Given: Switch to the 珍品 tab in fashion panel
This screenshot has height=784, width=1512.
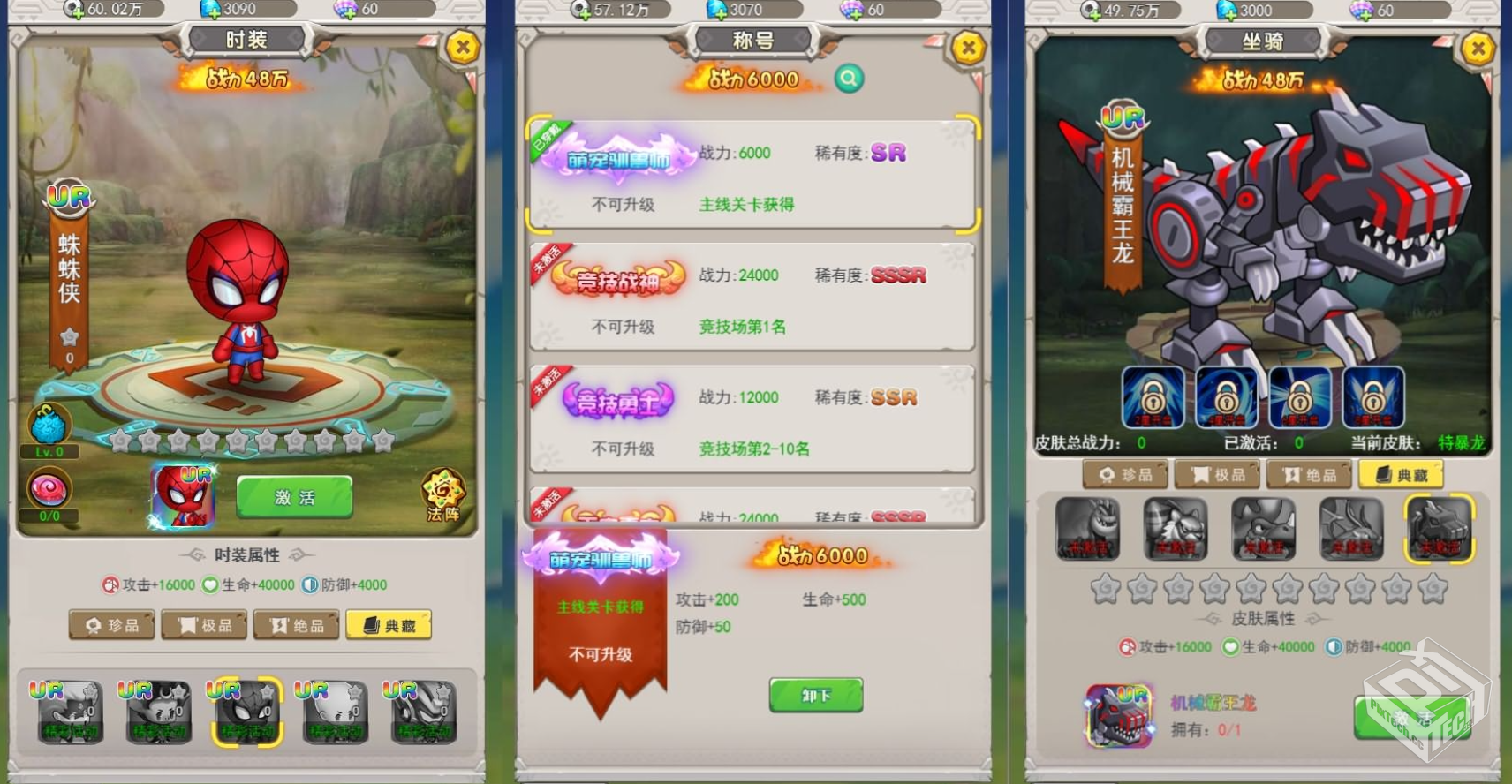Looking at the screenshot, I should tap(112, 624).
